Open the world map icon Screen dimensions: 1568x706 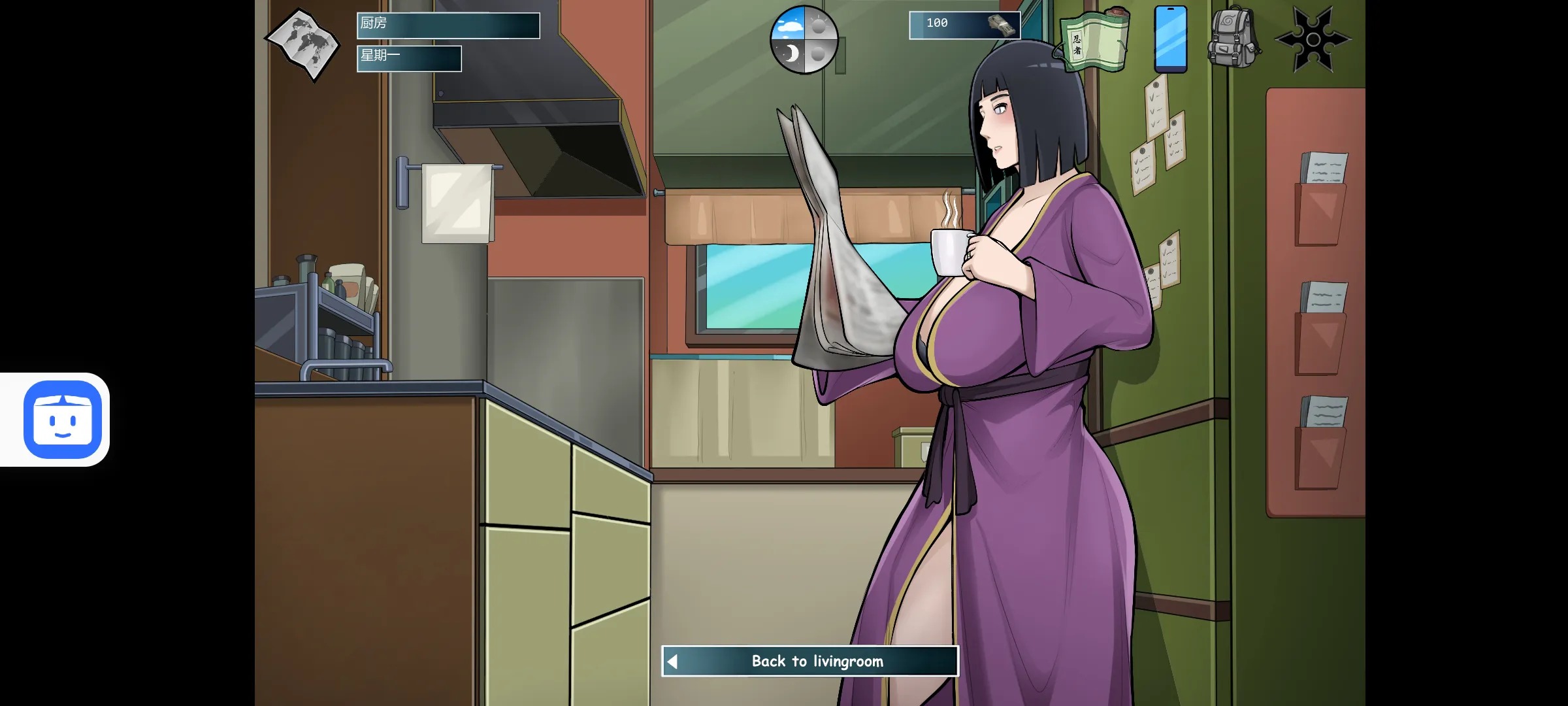pyautogui.click(x=302, y=43)
